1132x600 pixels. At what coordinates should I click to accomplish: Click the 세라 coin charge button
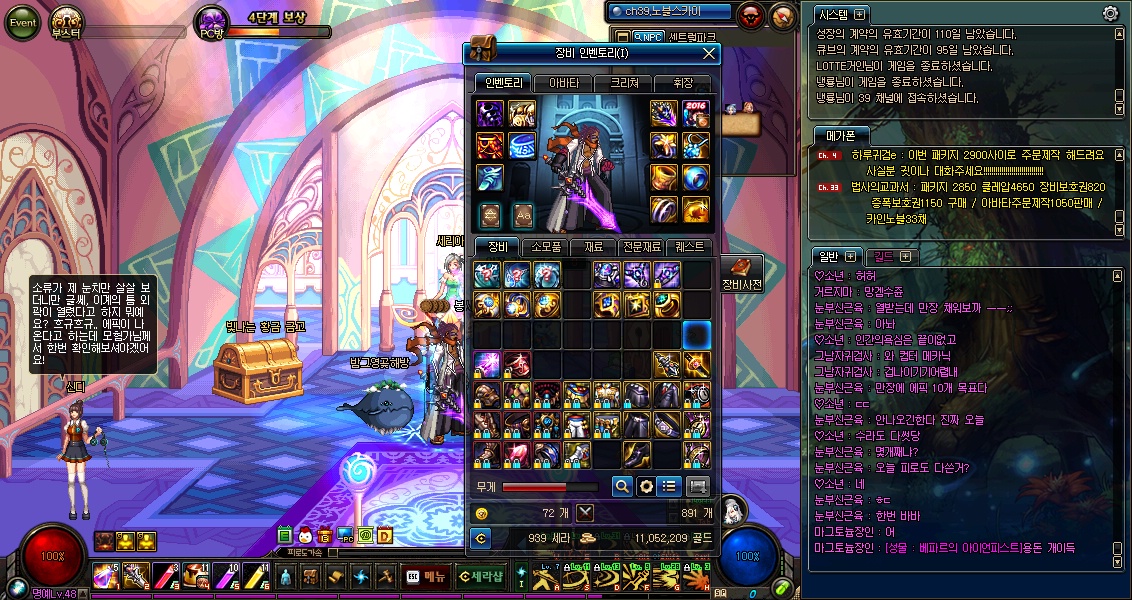coord(481,539)
